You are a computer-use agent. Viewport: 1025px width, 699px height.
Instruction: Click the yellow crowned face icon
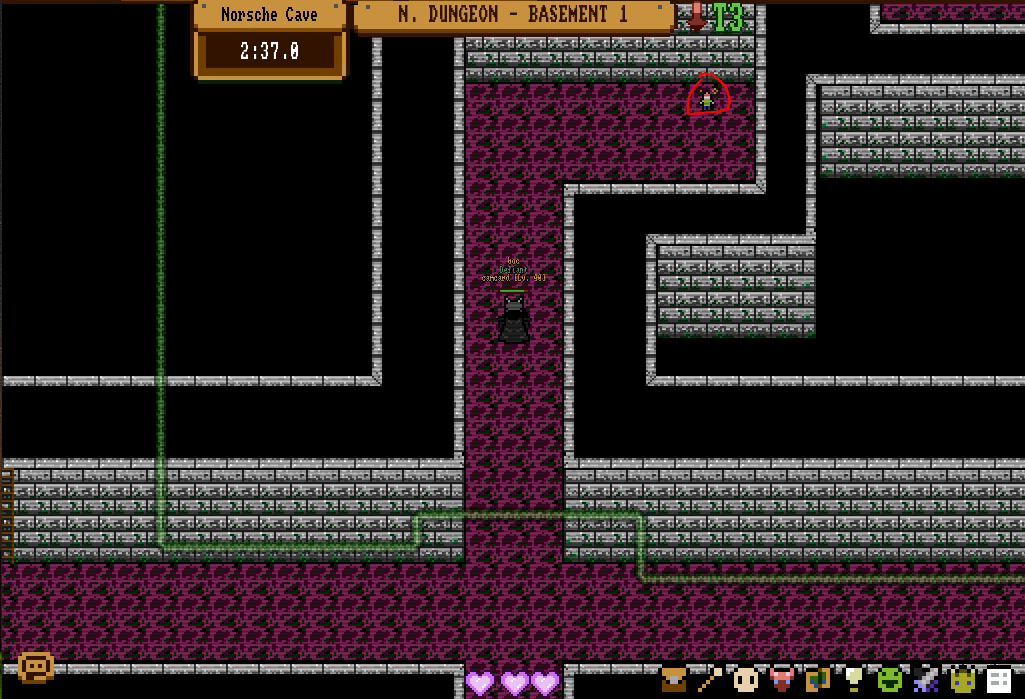pos(962,680)
